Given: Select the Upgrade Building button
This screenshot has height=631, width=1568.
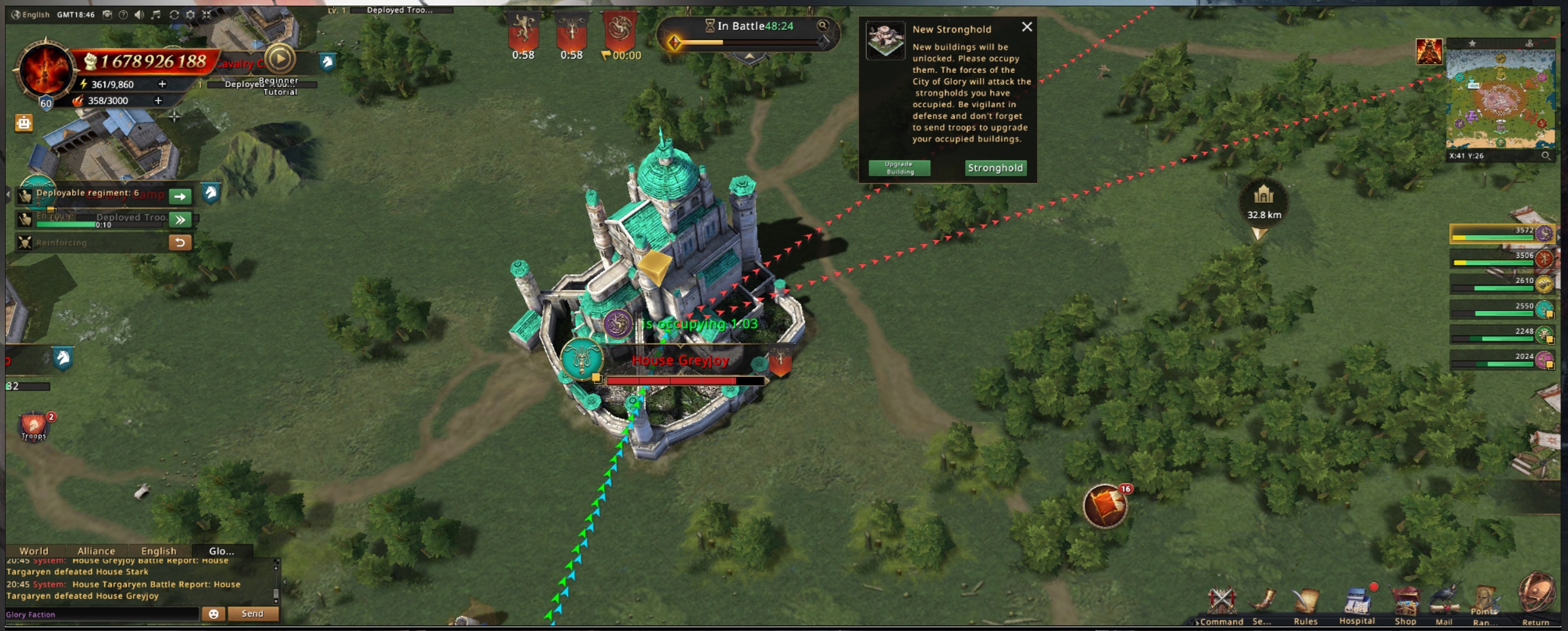Looking at the screenshot, I should coord(899,168).
